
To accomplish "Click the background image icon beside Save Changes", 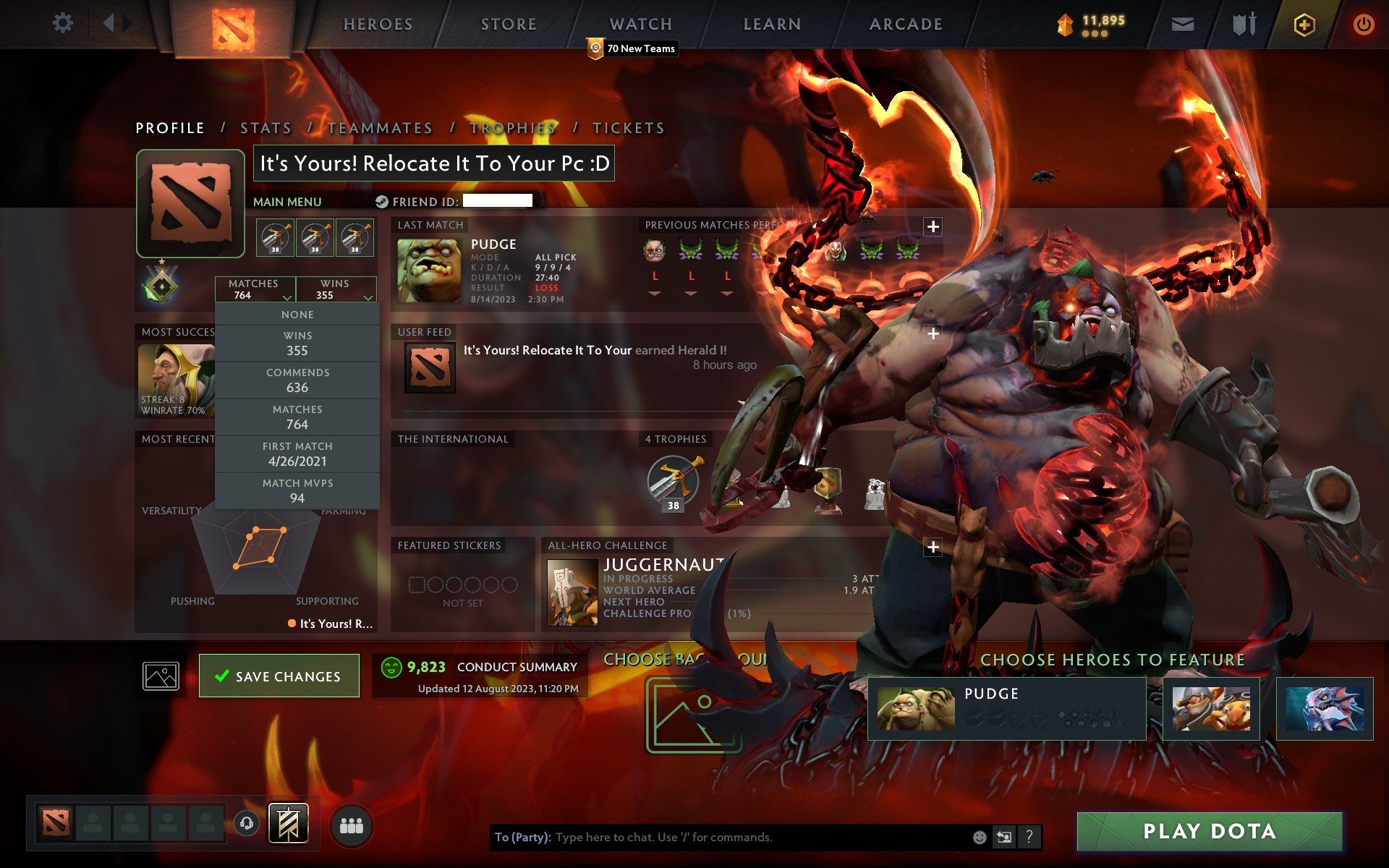I will click(x=161, y=675).
